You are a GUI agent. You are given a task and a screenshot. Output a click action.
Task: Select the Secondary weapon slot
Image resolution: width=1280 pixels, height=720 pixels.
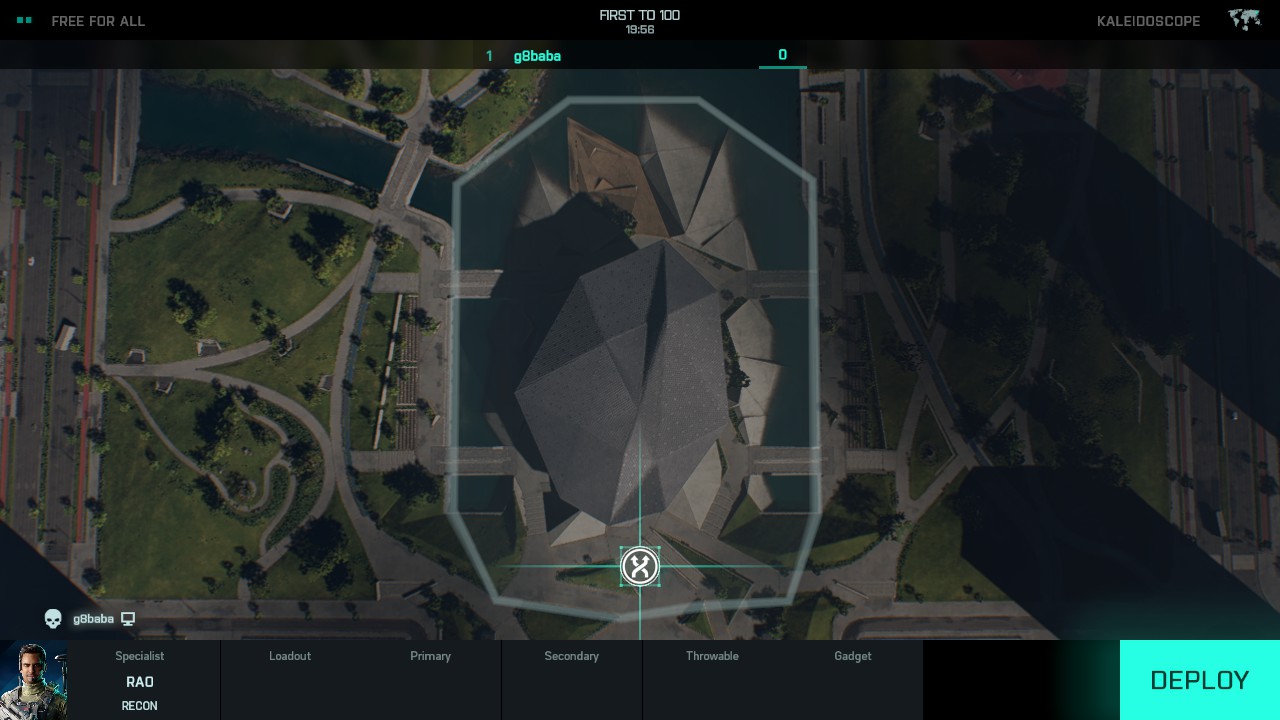click(x=571, y=680)
